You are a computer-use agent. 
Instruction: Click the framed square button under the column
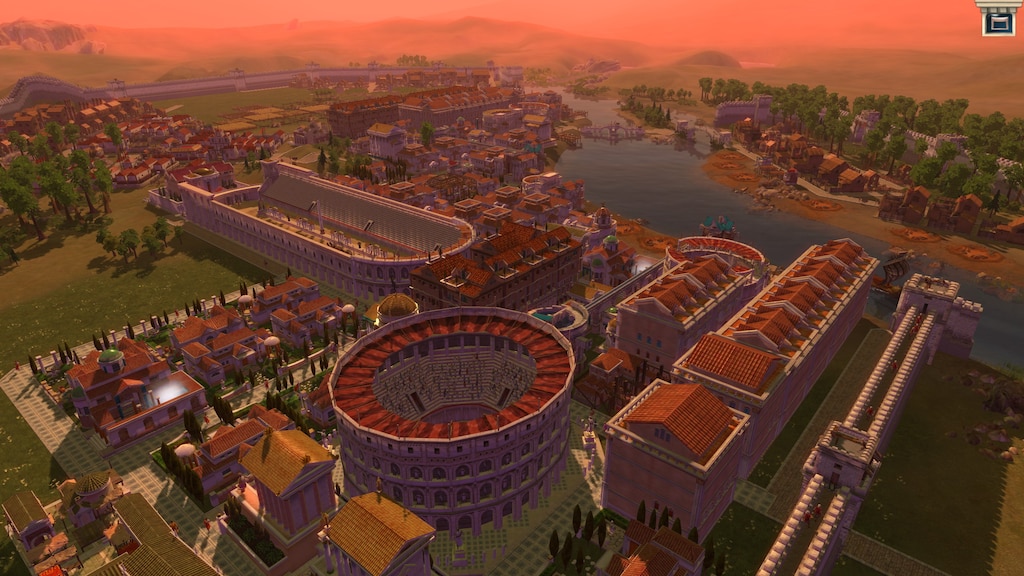click(x=998, y=22)
